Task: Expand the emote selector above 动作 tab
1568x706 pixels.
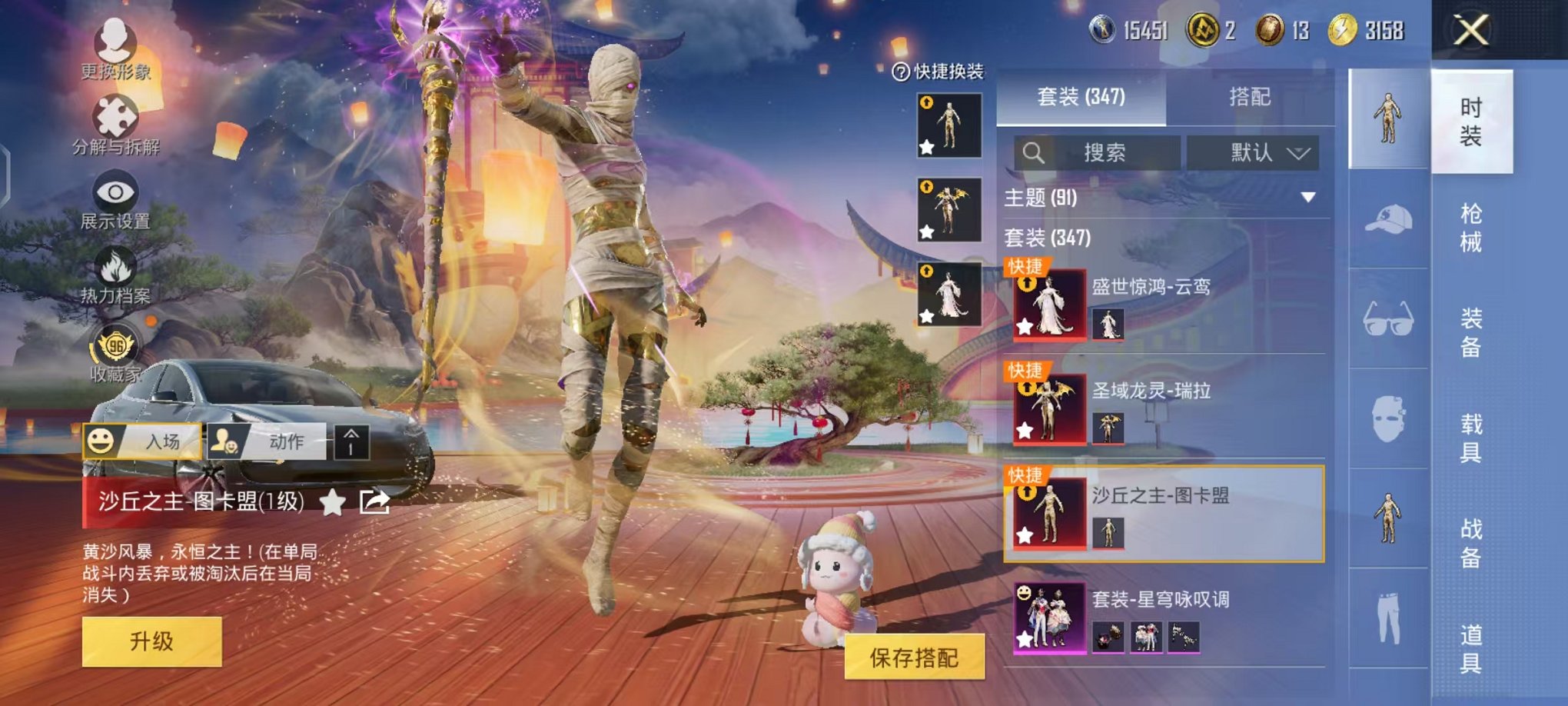Action: (351, 442)
